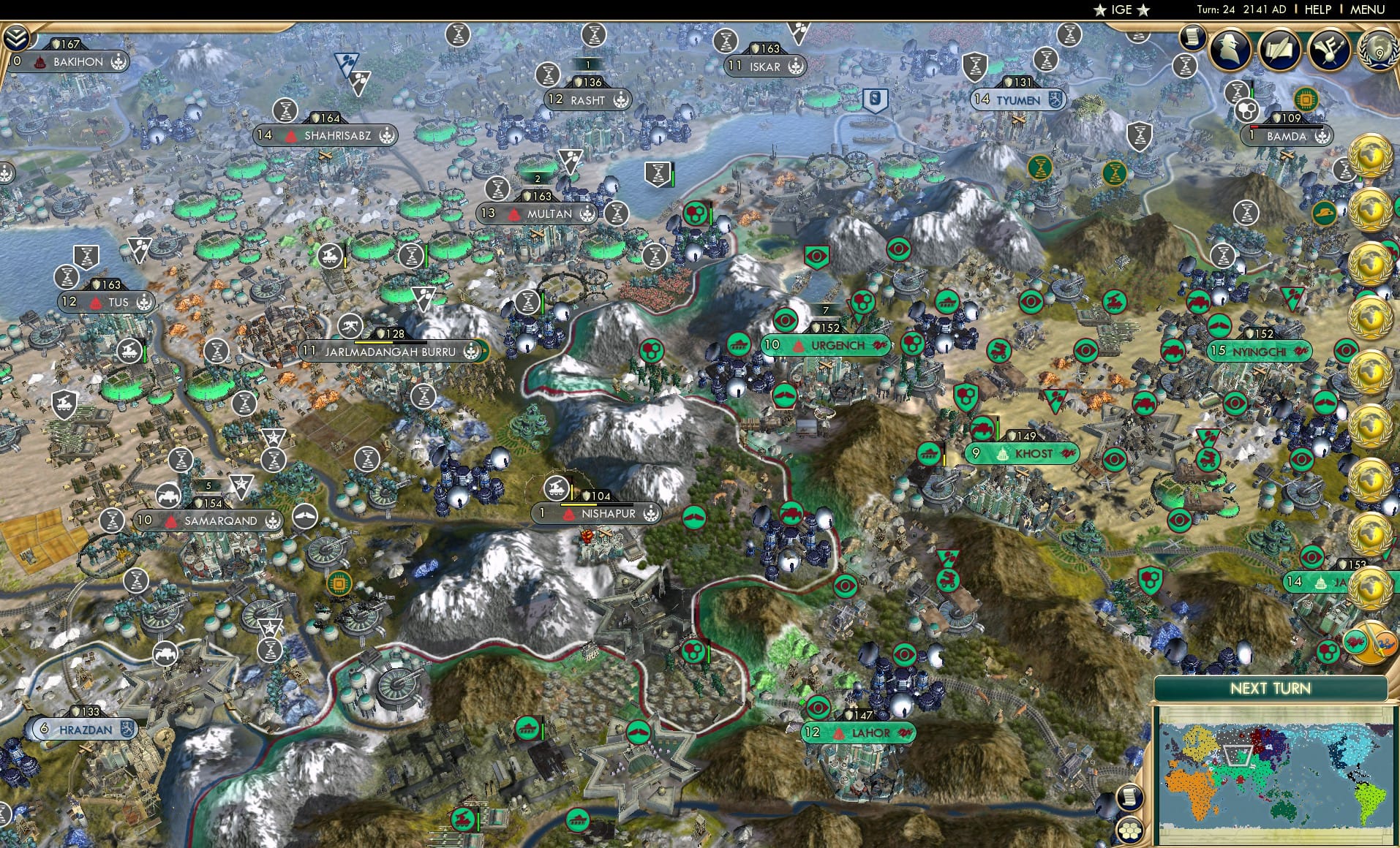The width and height of the screenshot is (1400, 848).
Task: Click Bamda's red production progress bar
Action: click(x=1254, y=128)
